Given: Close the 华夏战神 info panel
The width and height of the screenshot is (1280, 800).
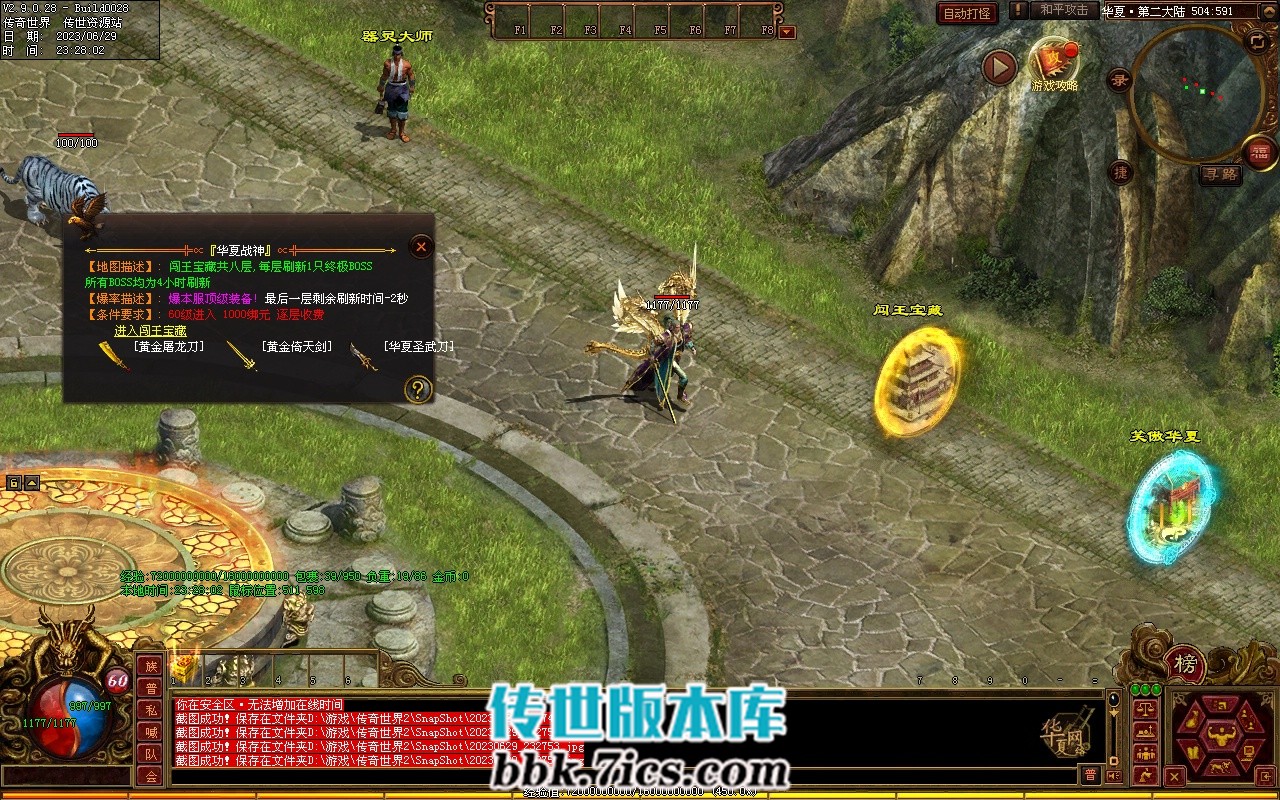Looking at the screenshot, I should pos(422,247).
